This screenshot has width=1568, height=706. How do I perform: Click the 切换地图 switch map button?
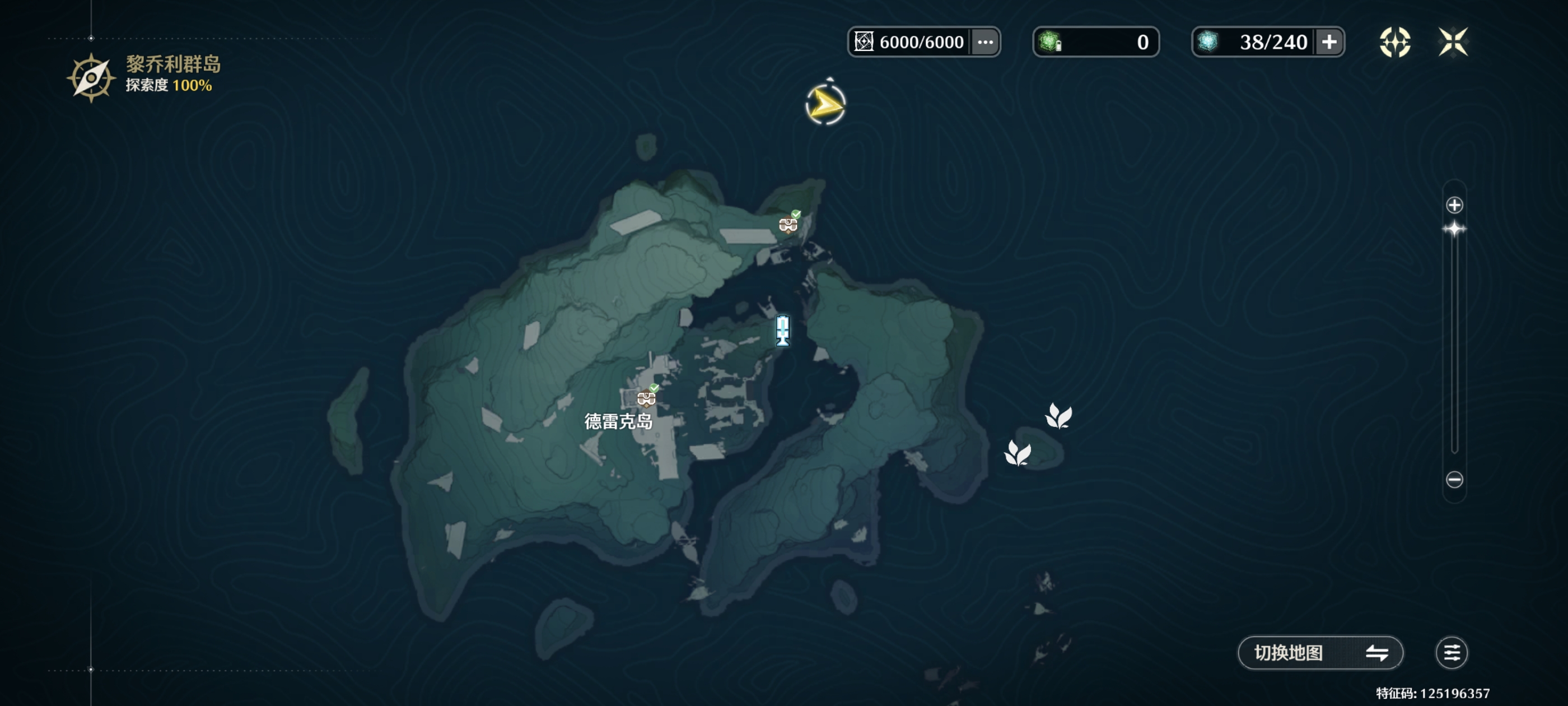tap(1320, 653)
